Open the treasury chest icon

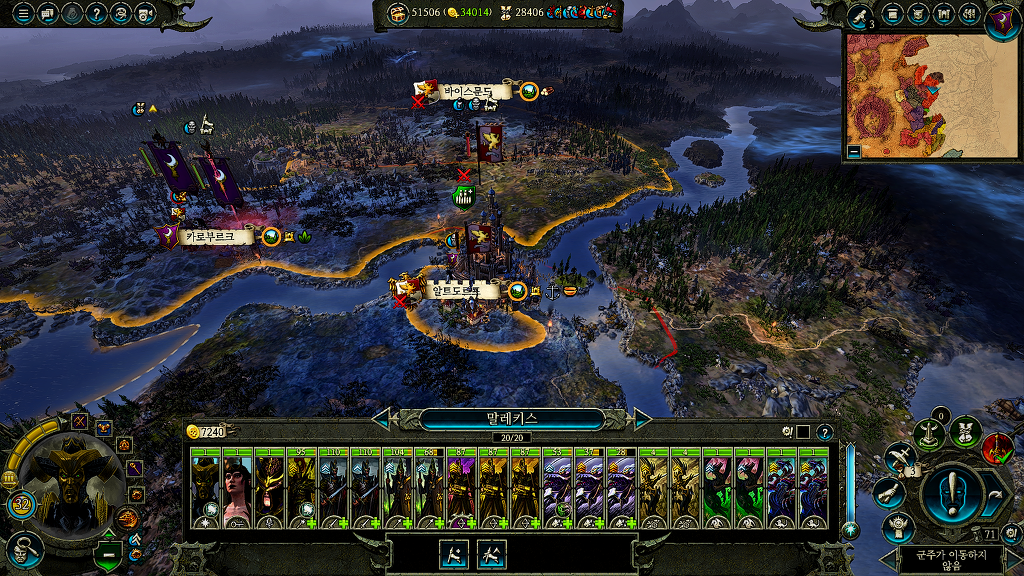pos(397,12)
